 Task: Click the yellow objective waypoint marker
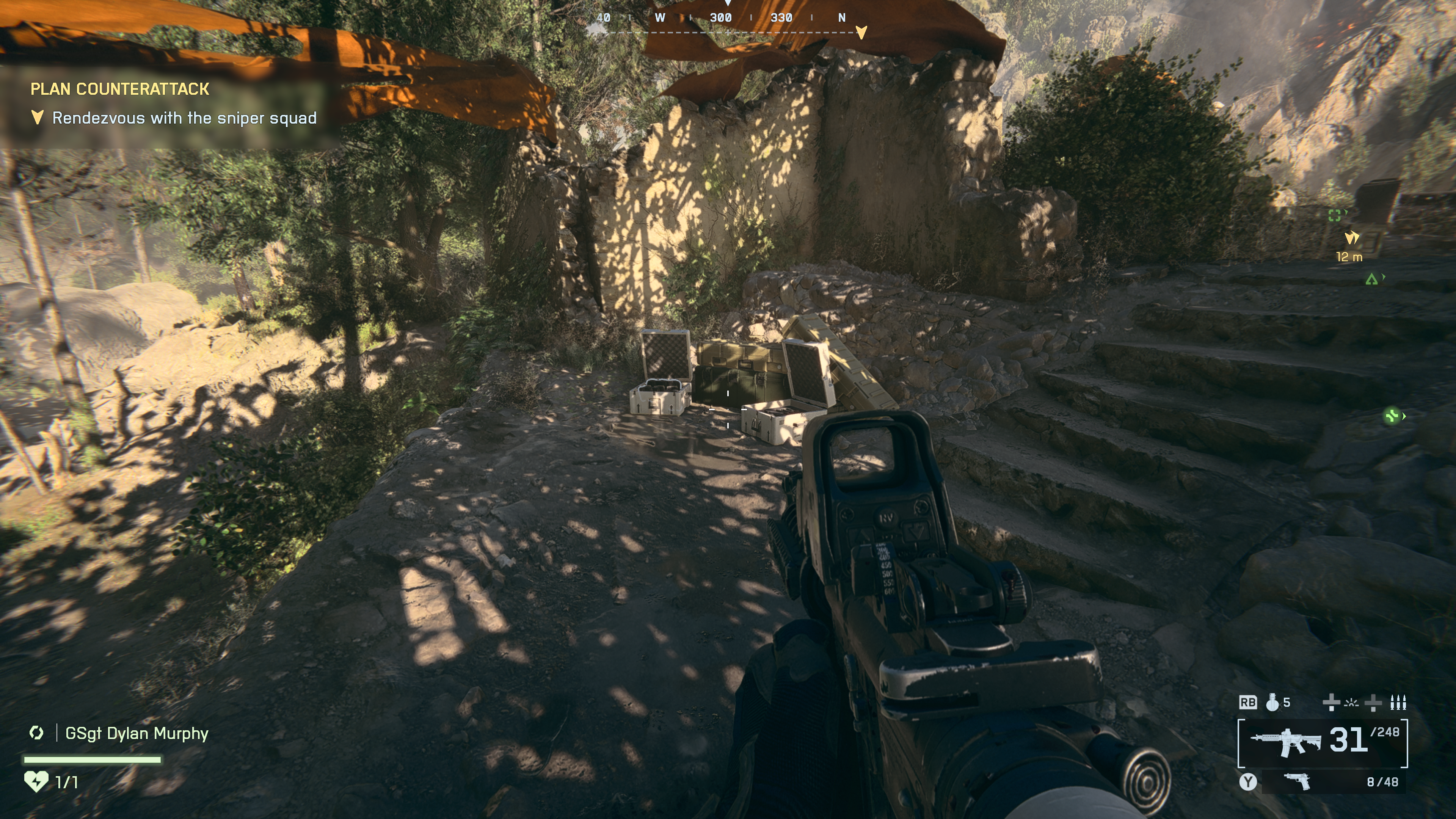pyautogui.click(x=1351, y=237)
